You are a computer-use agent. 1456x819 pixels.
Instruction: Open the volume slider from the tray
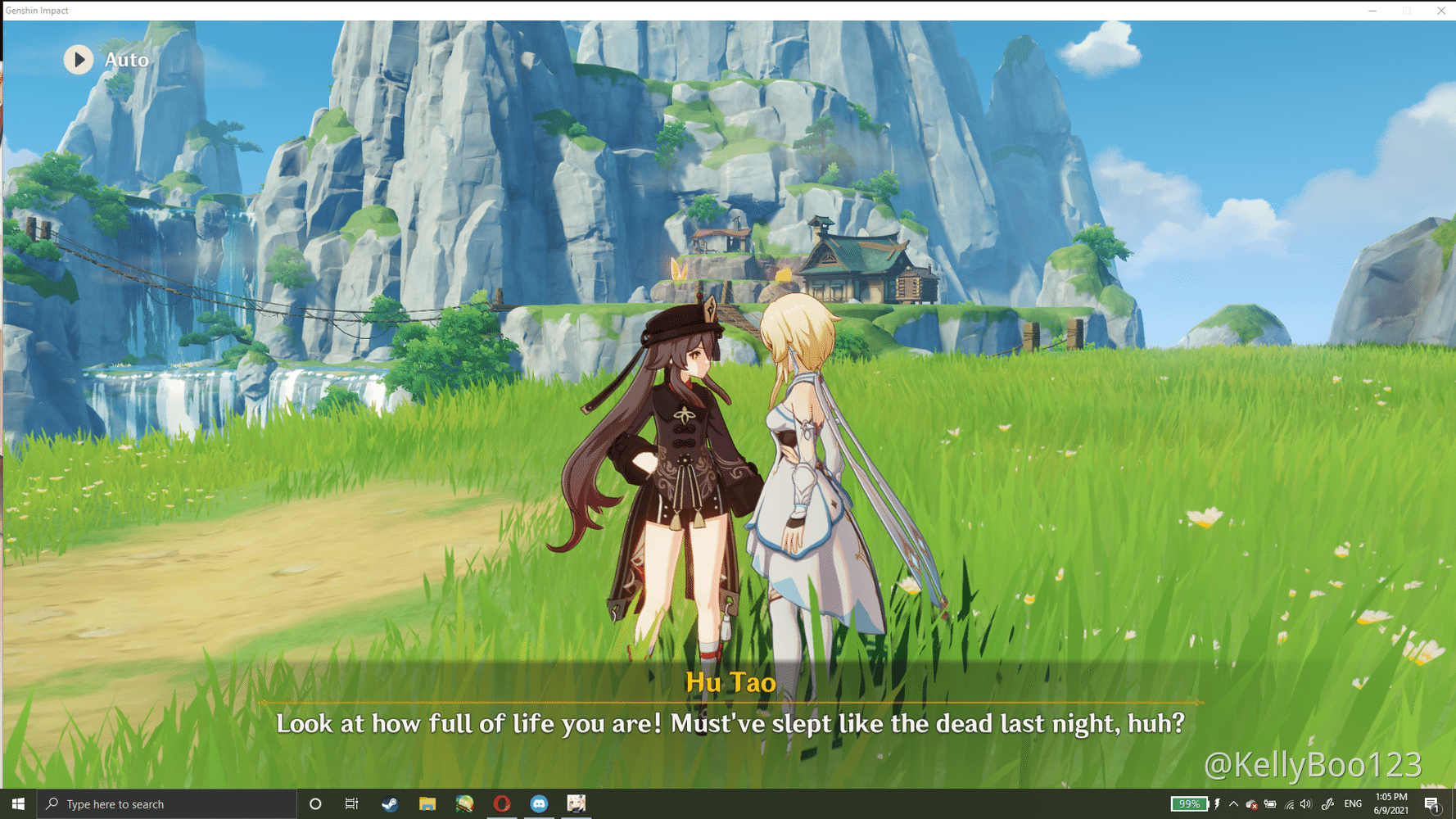(x=1305, y=804)
